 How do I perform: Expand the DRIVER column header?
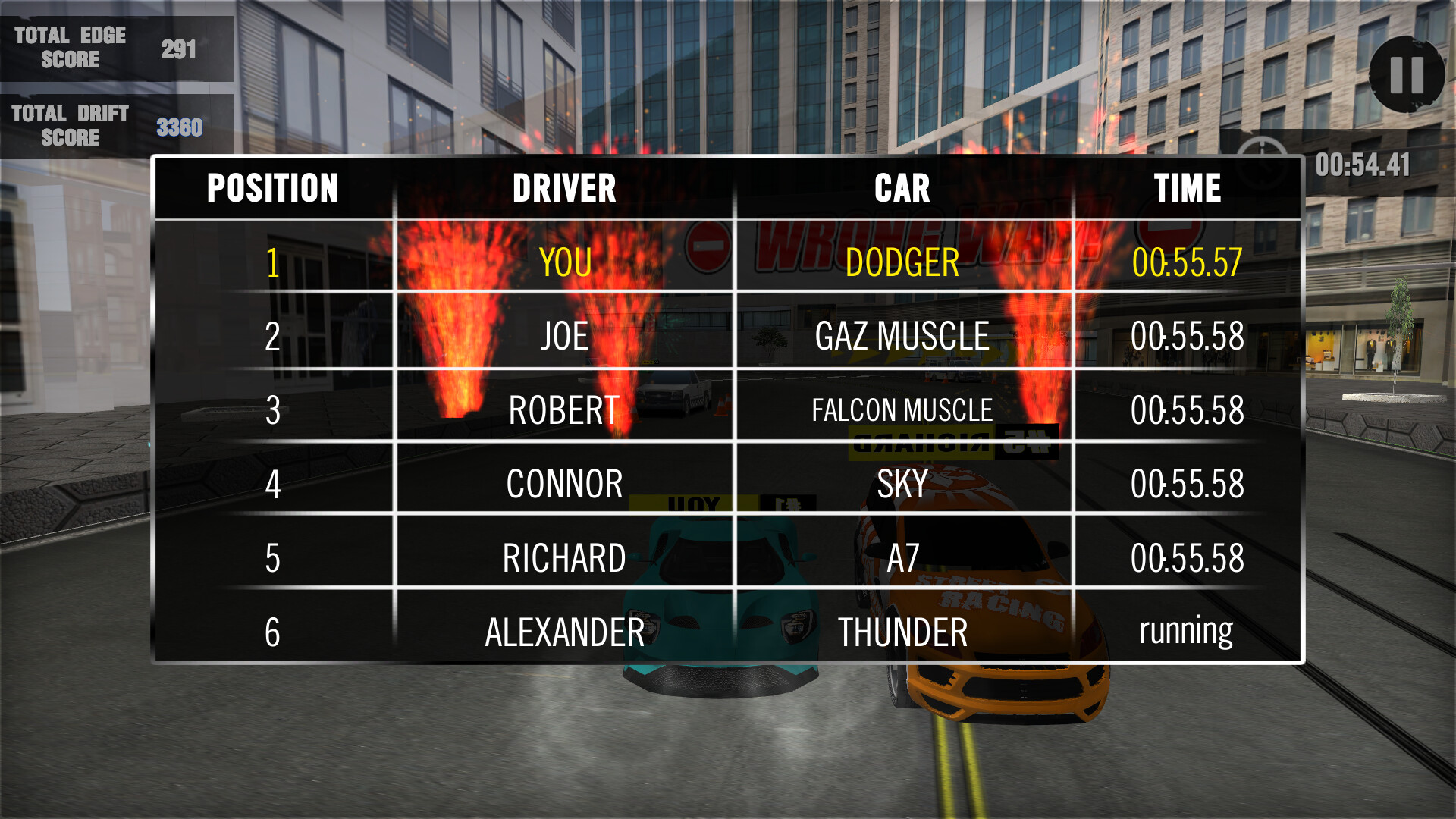[x=566, y=188]
